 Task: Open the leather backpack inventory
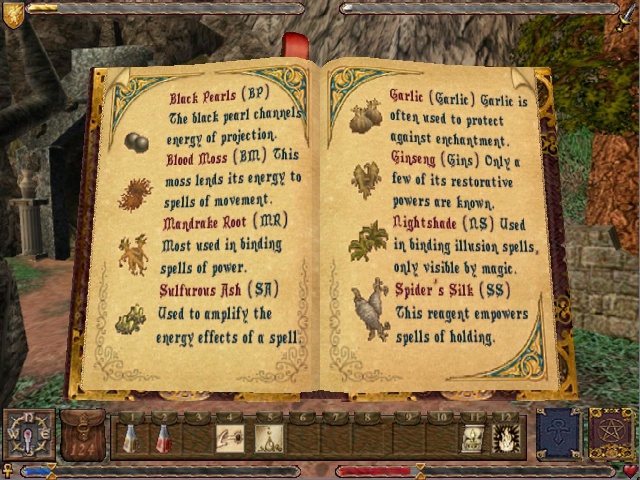point(82,434)
